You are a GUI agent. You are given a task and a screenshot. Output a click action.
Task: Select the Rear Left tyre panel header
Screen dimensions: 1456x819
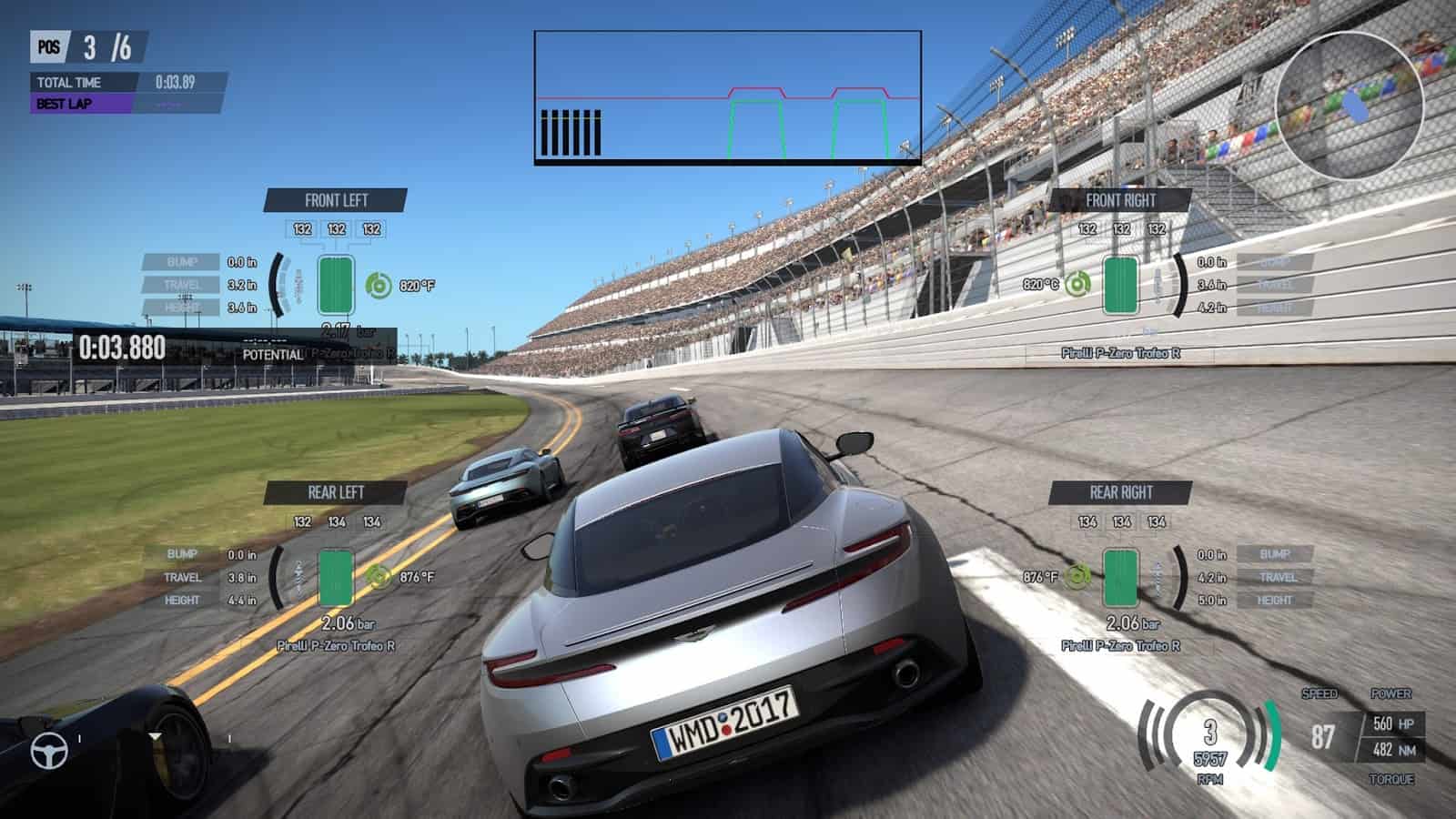pyautogui.click(x=336, y=492)
